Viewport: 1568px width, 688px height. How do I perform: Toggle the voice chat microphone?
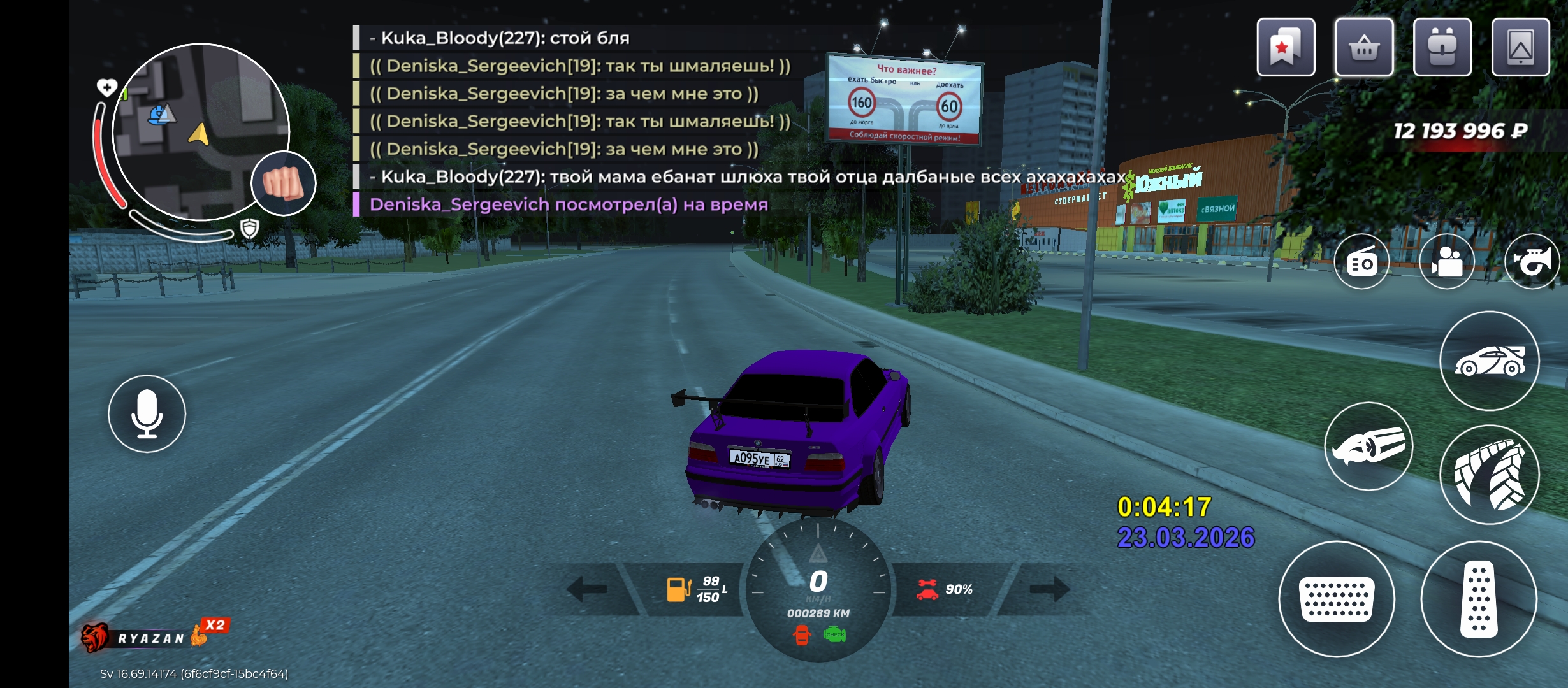tap(147, 414)
